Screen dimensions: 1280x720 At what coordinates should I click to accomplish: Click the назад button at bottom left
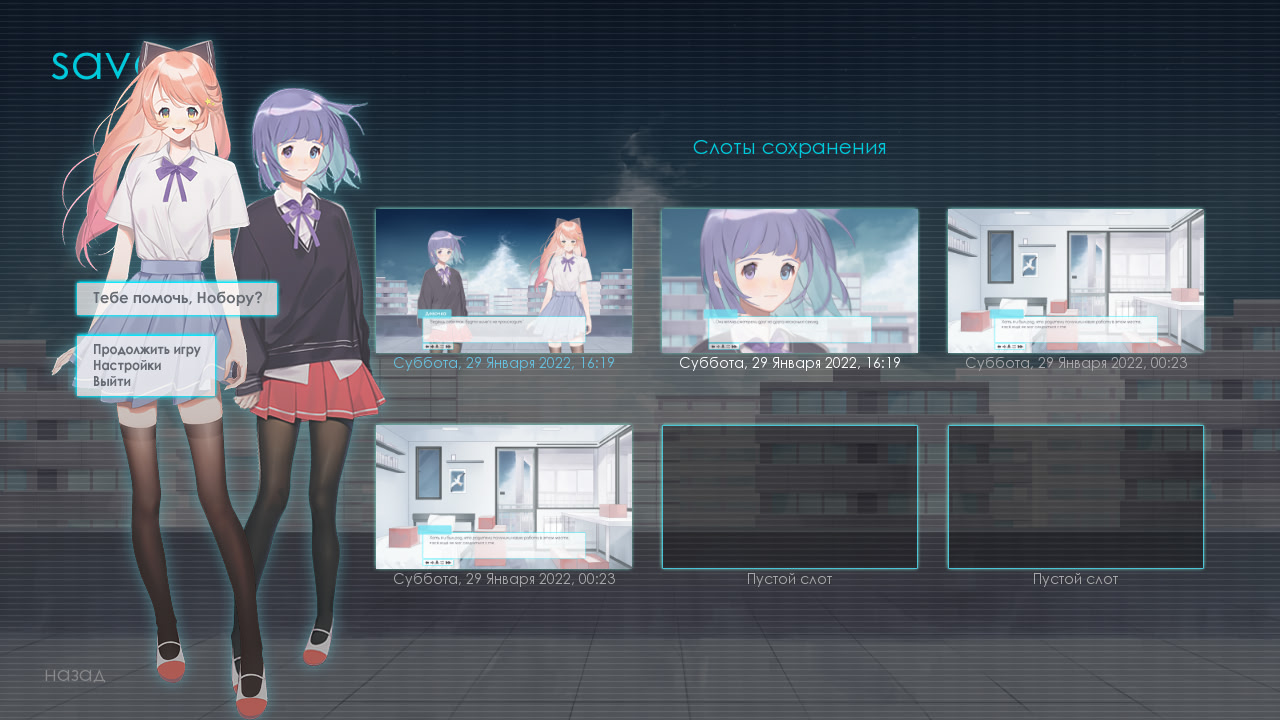pos(74,675)
